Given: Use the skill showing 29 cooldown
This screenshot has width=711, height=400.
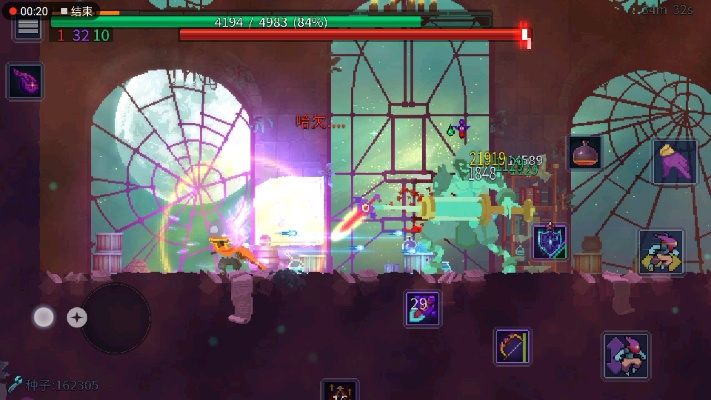Looking at the screenshot, I should [x=422, y=308].
